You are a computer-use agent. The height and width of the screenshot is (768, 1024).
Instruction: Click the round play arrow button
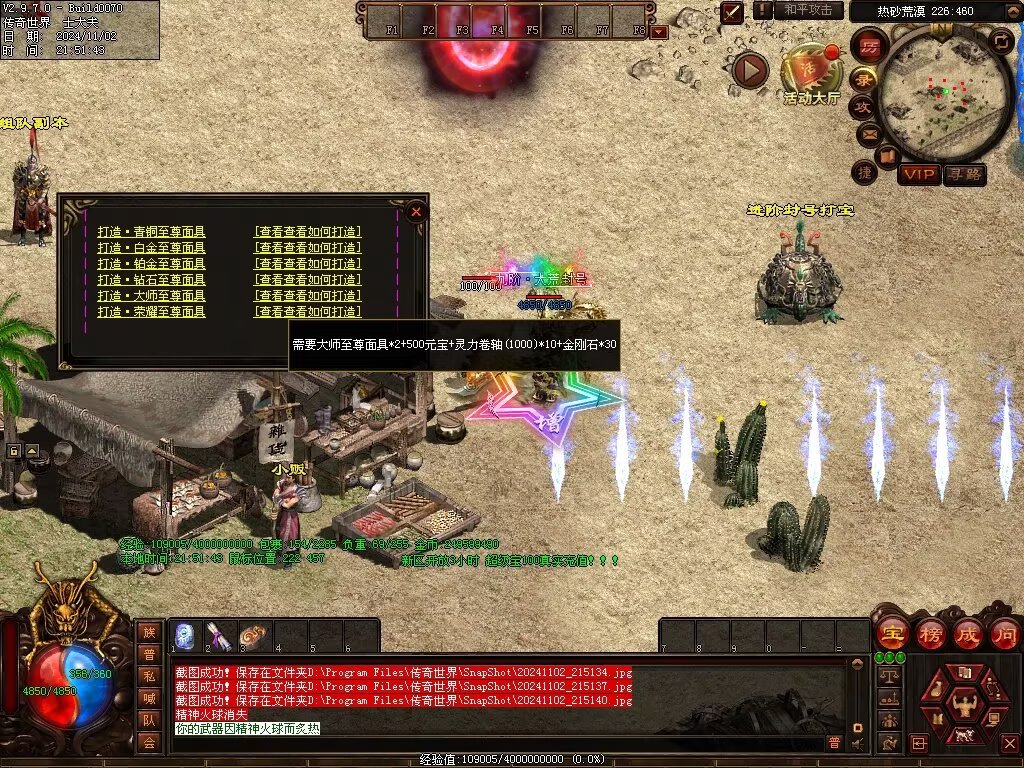click(x=750, y=70)
